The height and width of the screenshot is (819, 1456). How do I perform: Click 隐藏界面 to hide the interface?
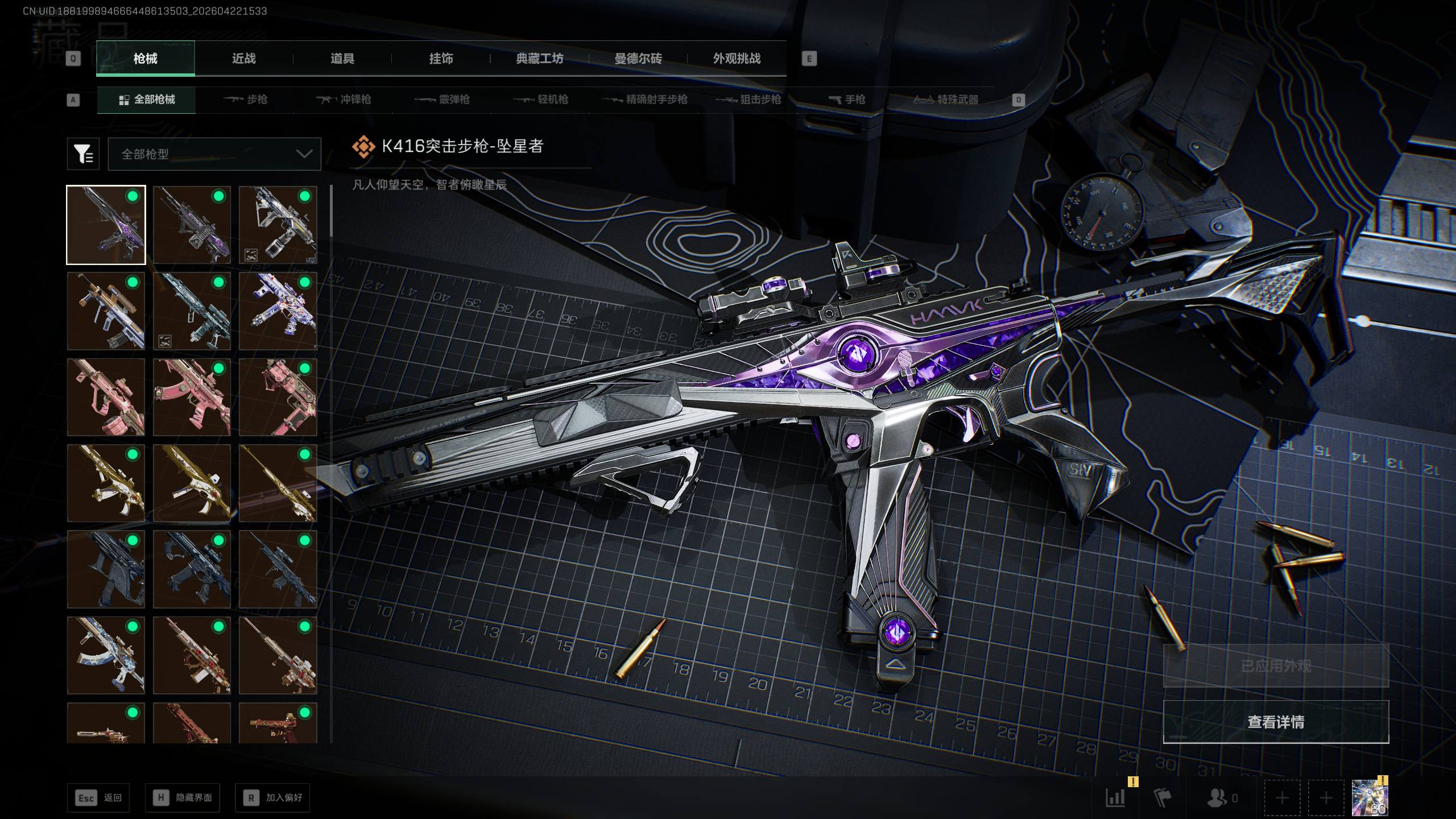coord(183,798)
